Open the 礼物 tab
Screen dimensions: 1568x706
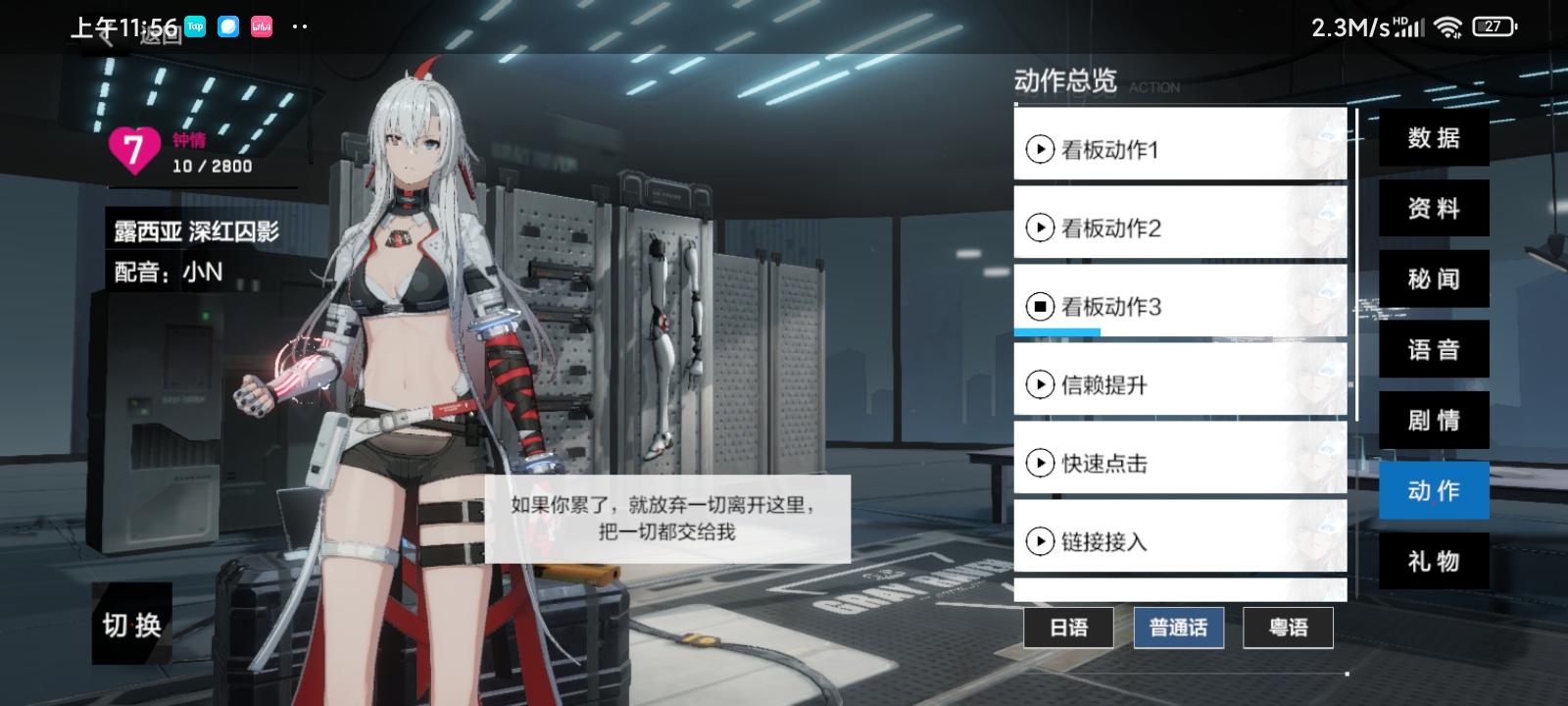point(1434,561)
